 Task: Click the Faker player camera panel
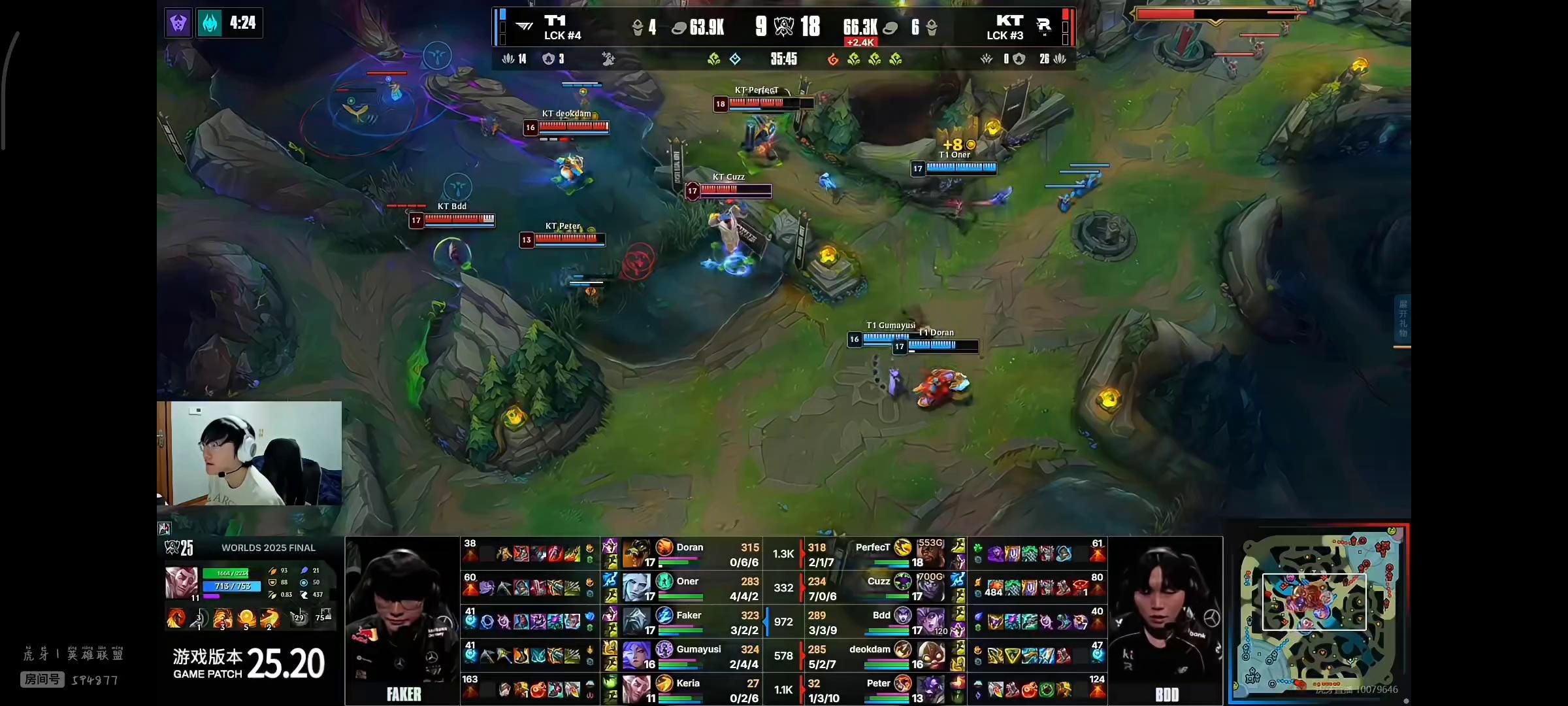[x=402, y=620]
